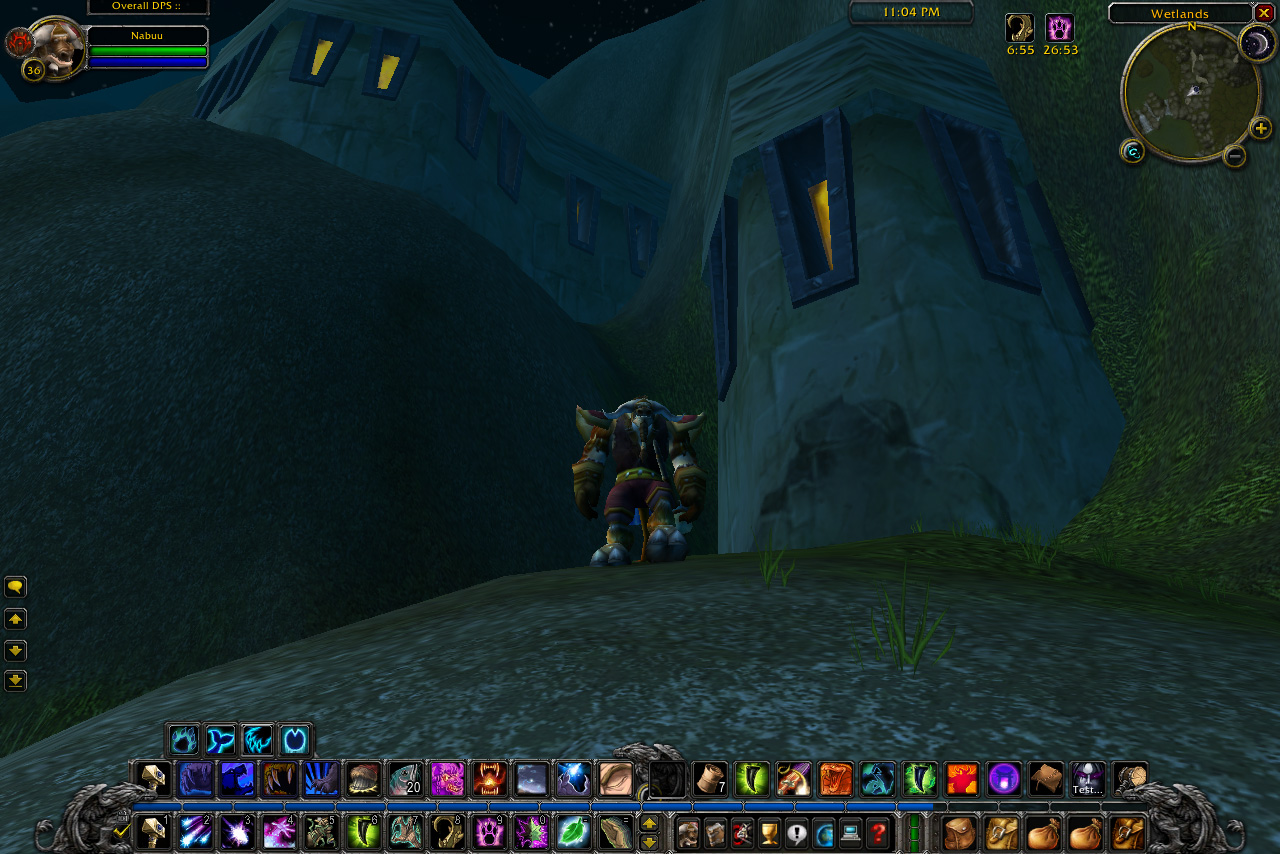
Task: Click the purple portal ability icon
Action: point(1003,779)
